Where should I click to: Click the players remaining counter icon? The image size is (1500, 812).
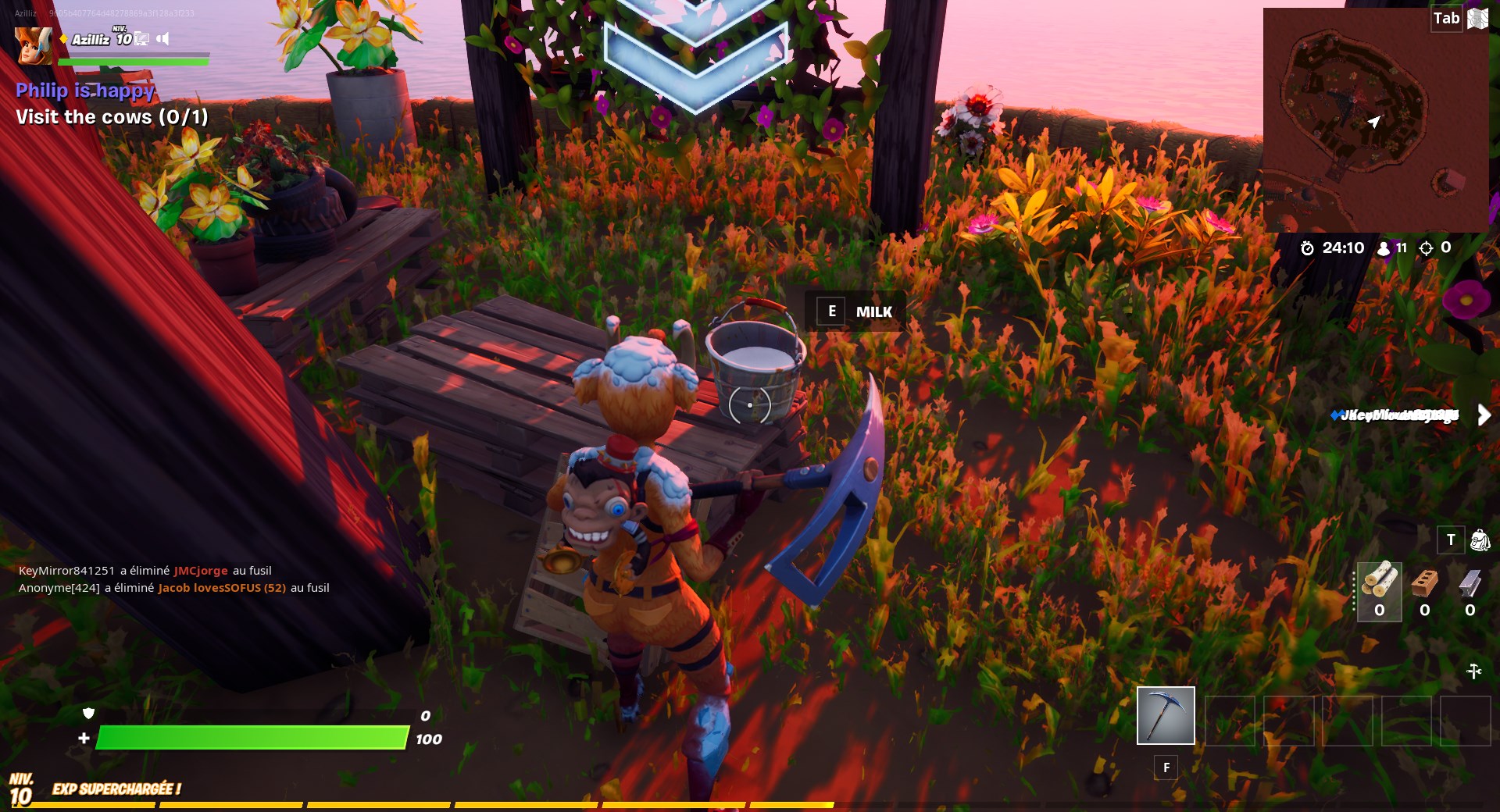pyautogui.click(x=1383, y=248)
